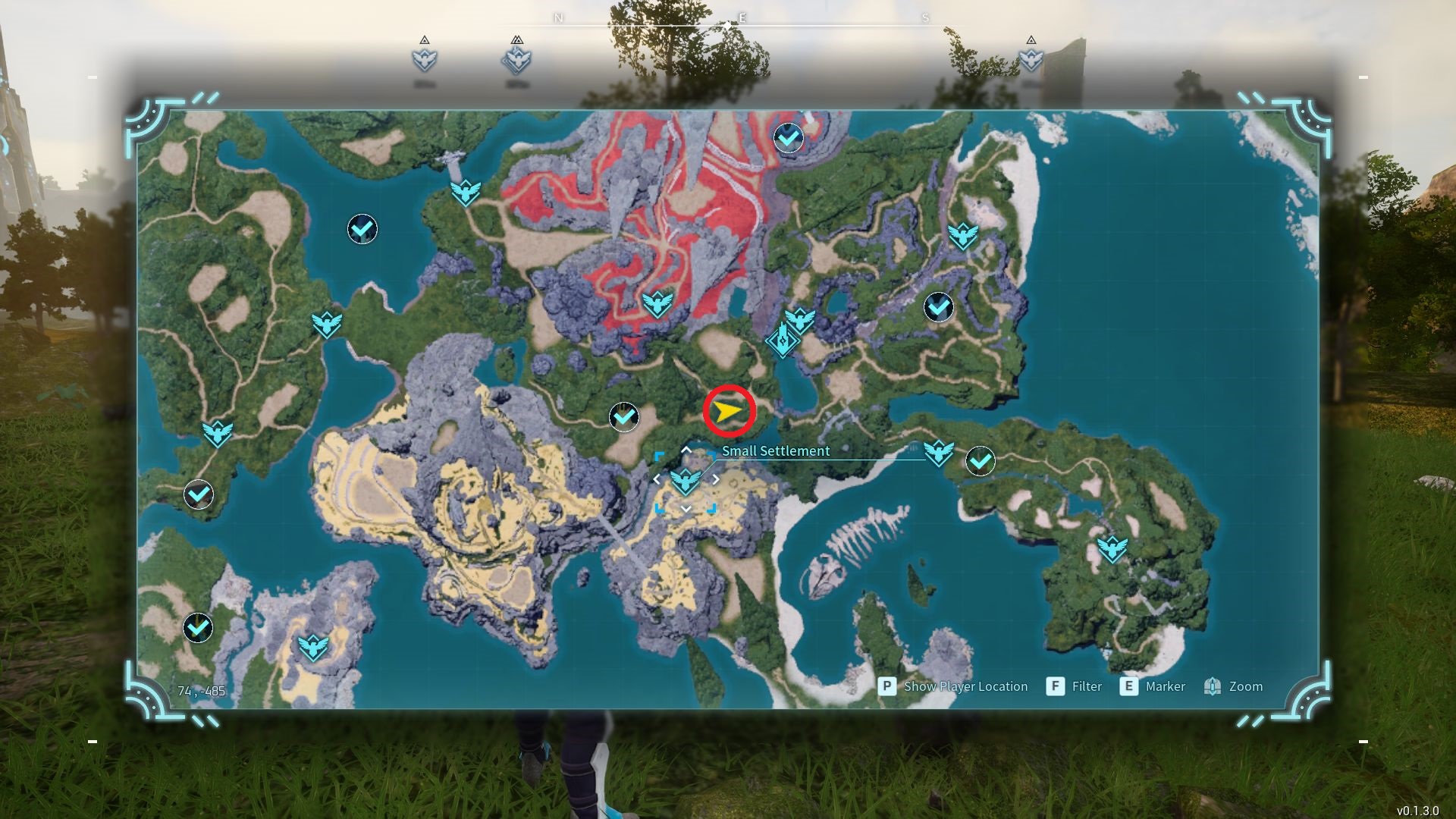Select the tower marker beside the lake
1456x819 pixels.
[781, 341]
